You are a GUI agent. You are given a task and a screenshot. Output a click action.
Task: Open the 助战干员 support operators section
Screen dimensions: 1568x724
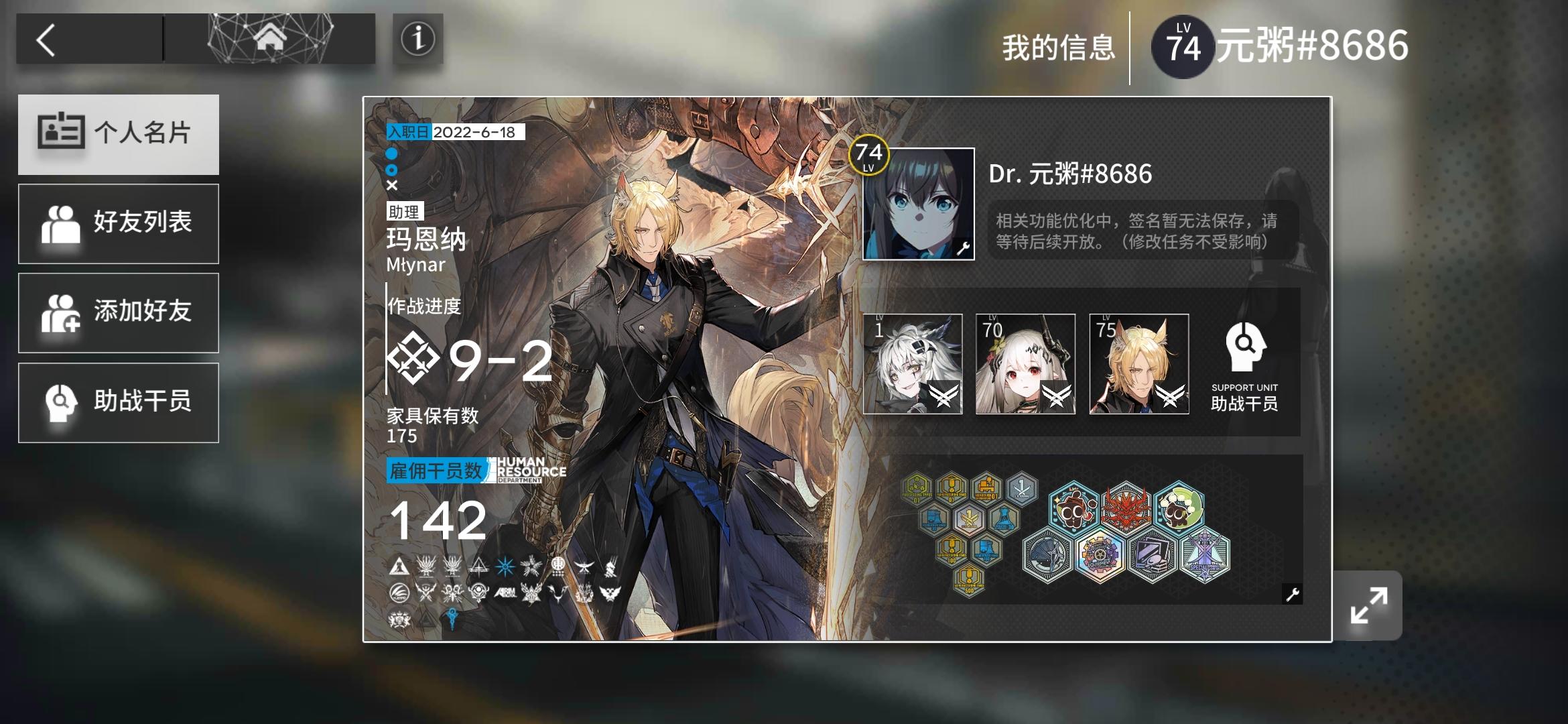[119, 402]
